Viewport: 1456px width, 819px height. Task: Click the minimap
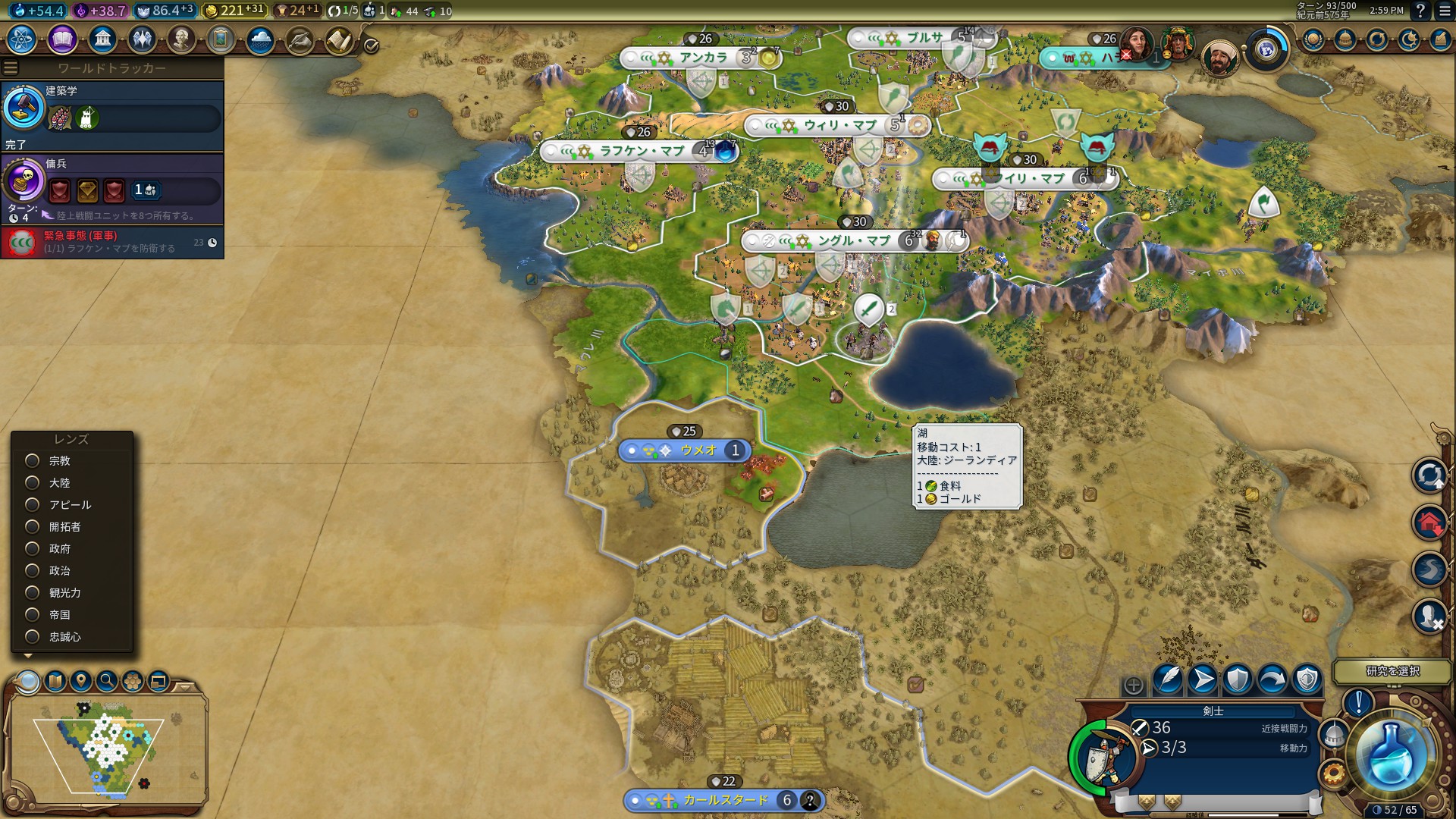pyautogui.click(x=106, y=747)
